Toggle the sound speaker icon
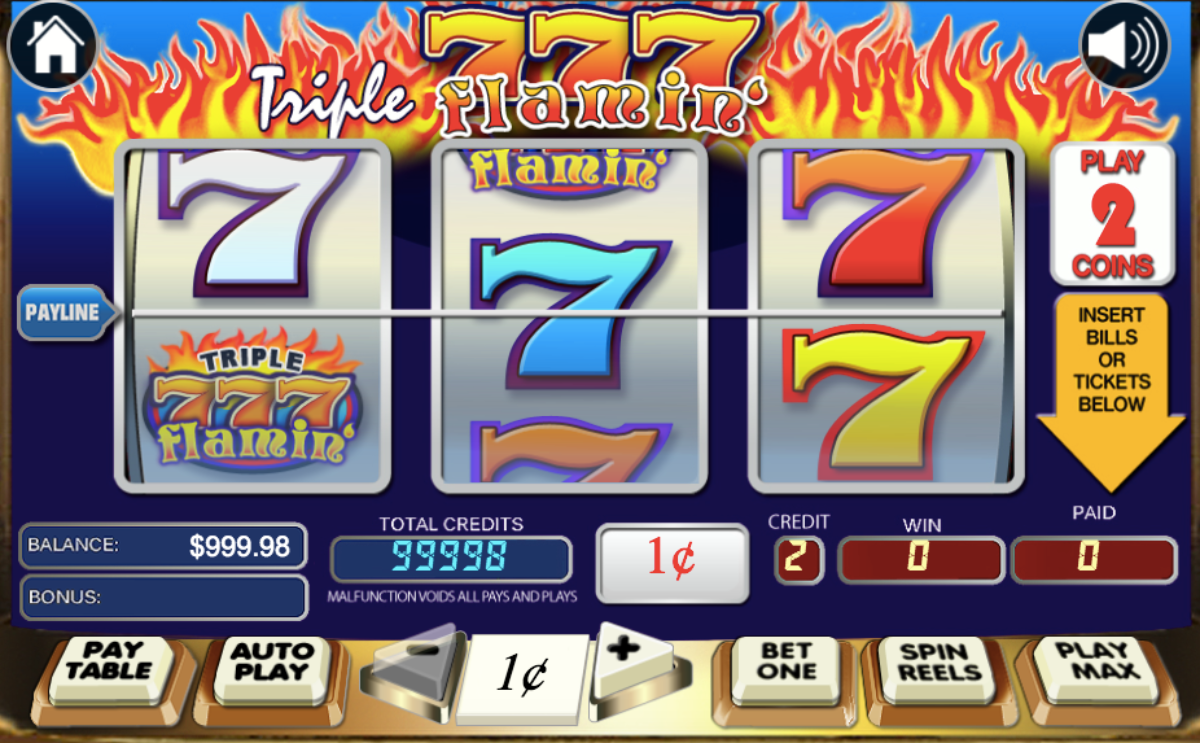1200x743 pixels. point(1125,46)
